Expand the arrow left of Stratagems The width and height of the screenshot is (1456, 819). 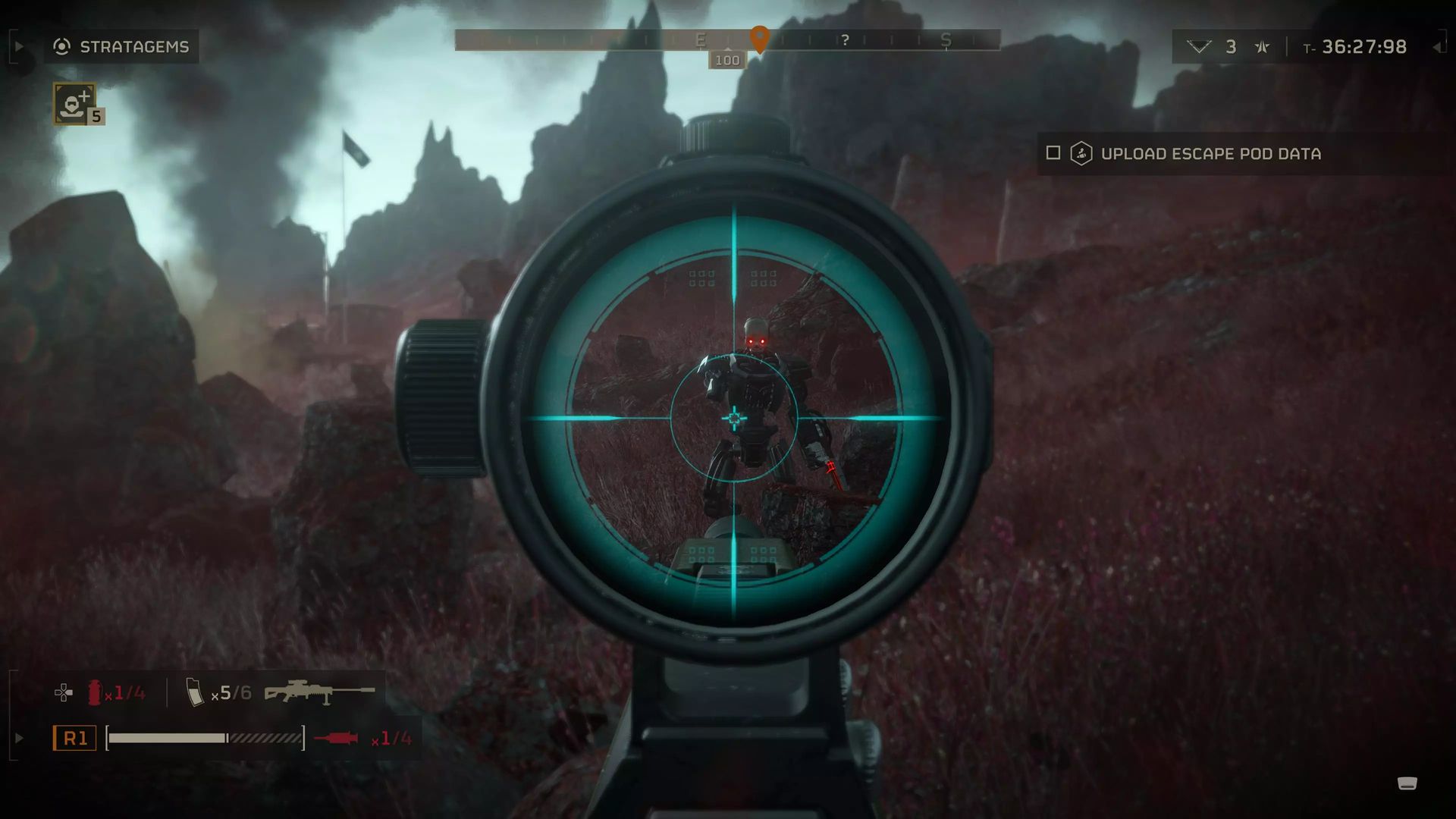click(x=19, y=47)
